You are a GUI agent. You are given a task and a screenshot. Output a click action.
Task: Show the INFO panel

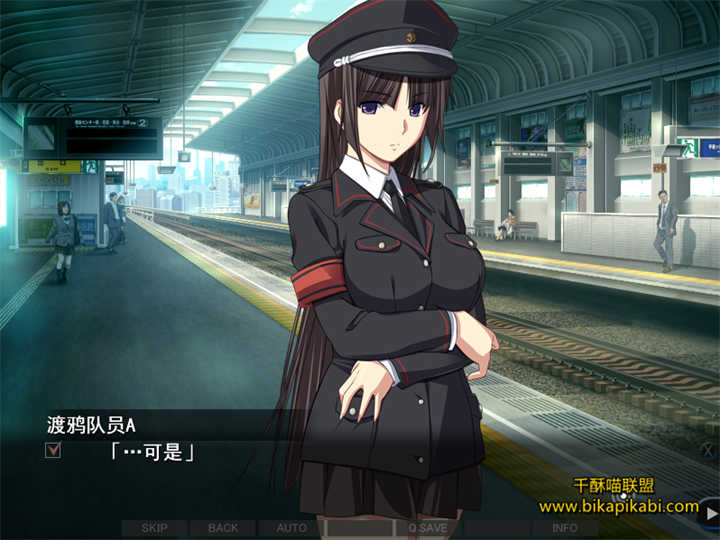pos(564,528)
